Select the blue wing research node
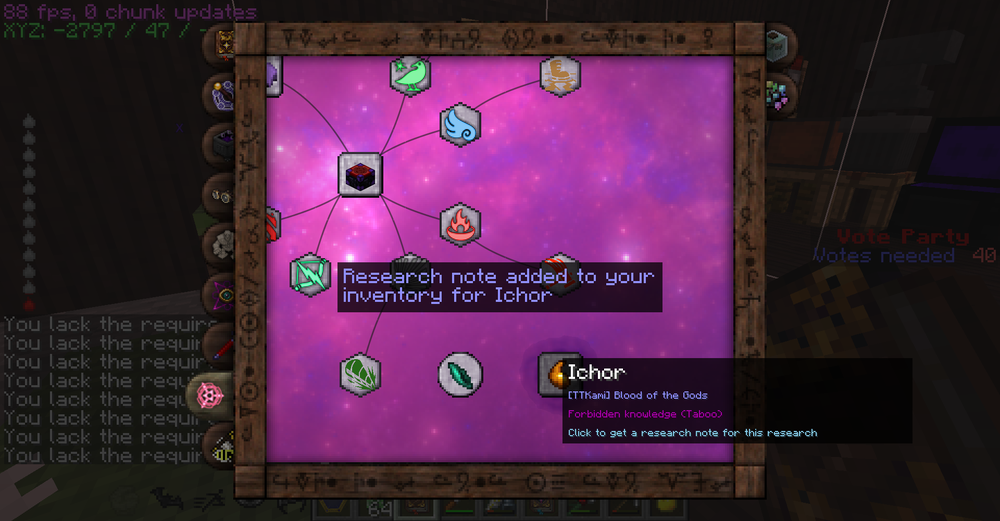This screenshot has height=521, width=1000. click(460, 124)
